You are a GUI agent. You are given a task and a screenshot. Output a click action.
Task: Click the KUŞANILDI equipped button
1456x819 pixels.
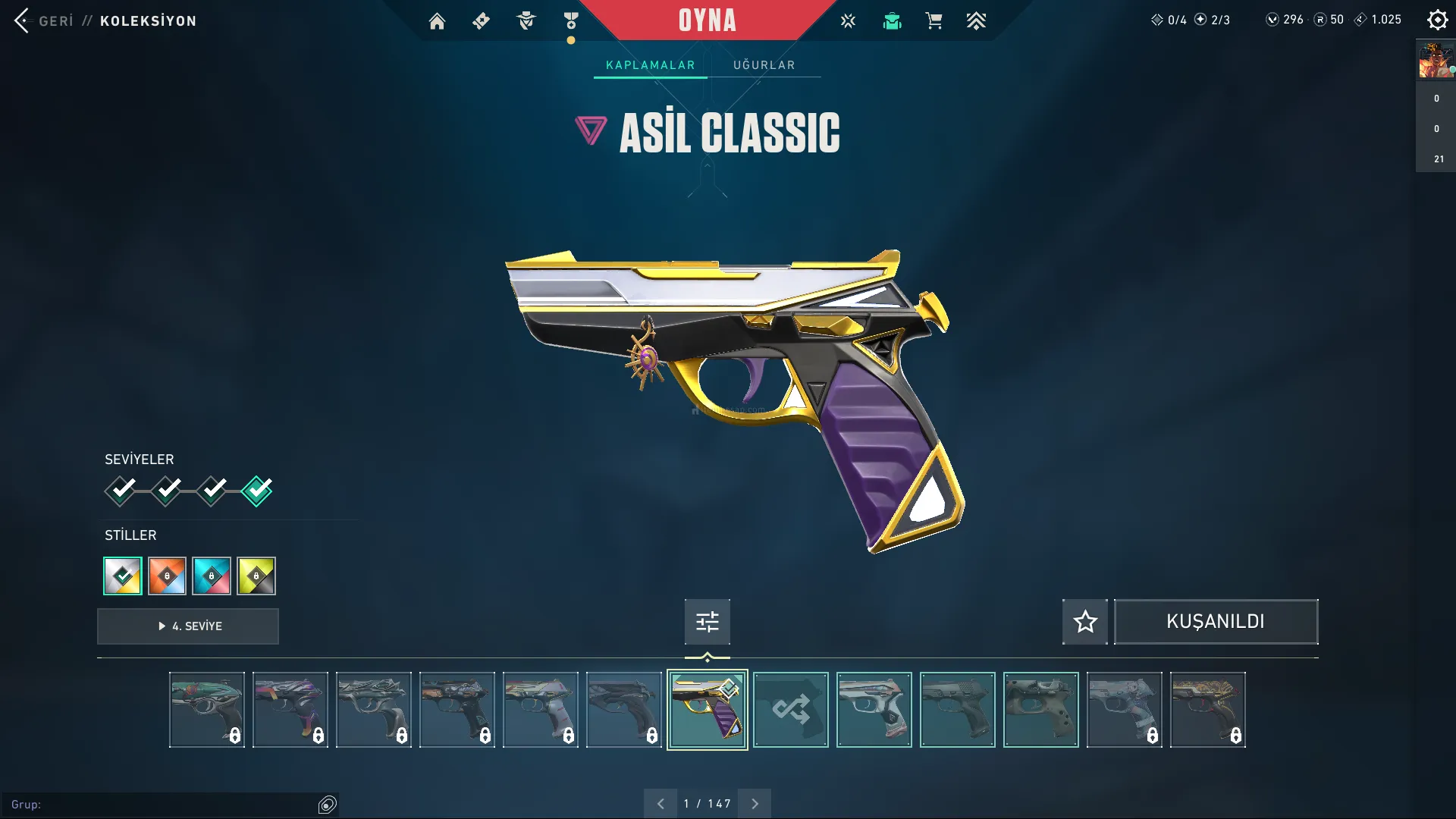1216,622
